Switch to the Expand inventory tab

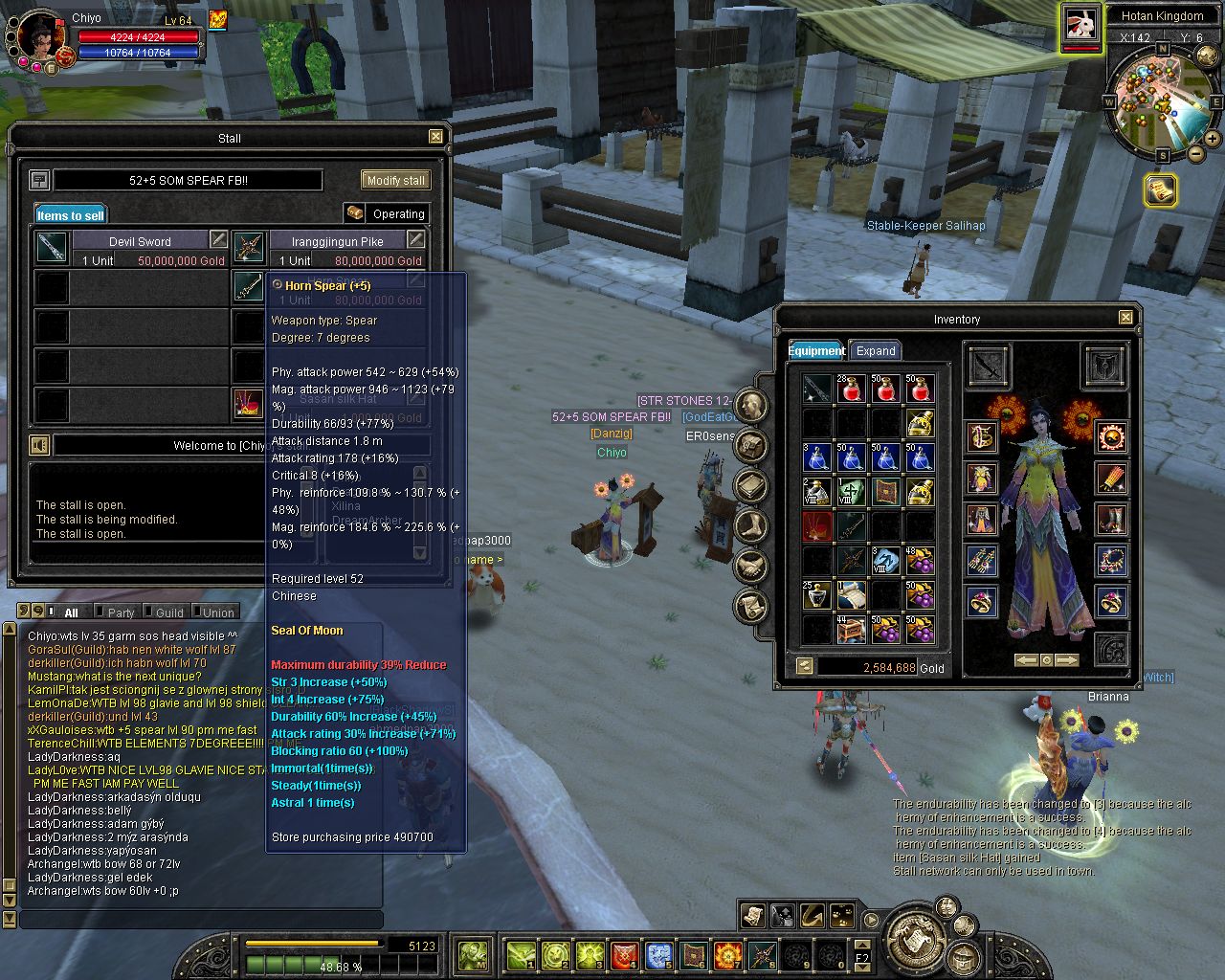point(876,351)
